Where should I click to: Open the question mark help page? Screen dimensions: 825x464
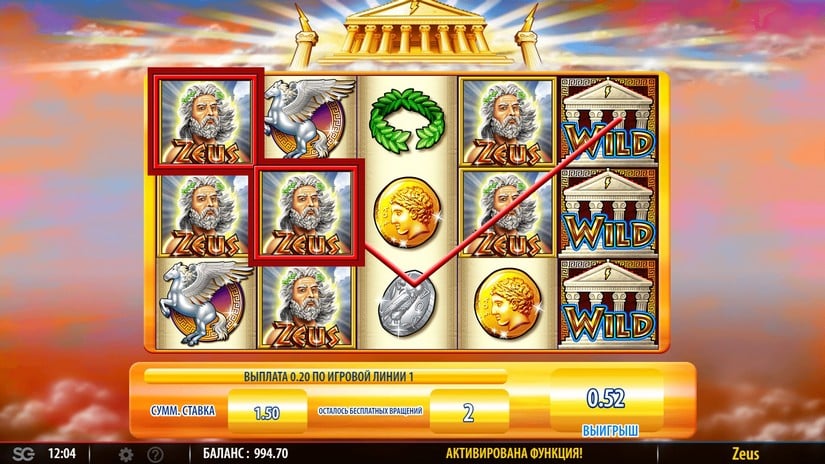coord(155,454)
